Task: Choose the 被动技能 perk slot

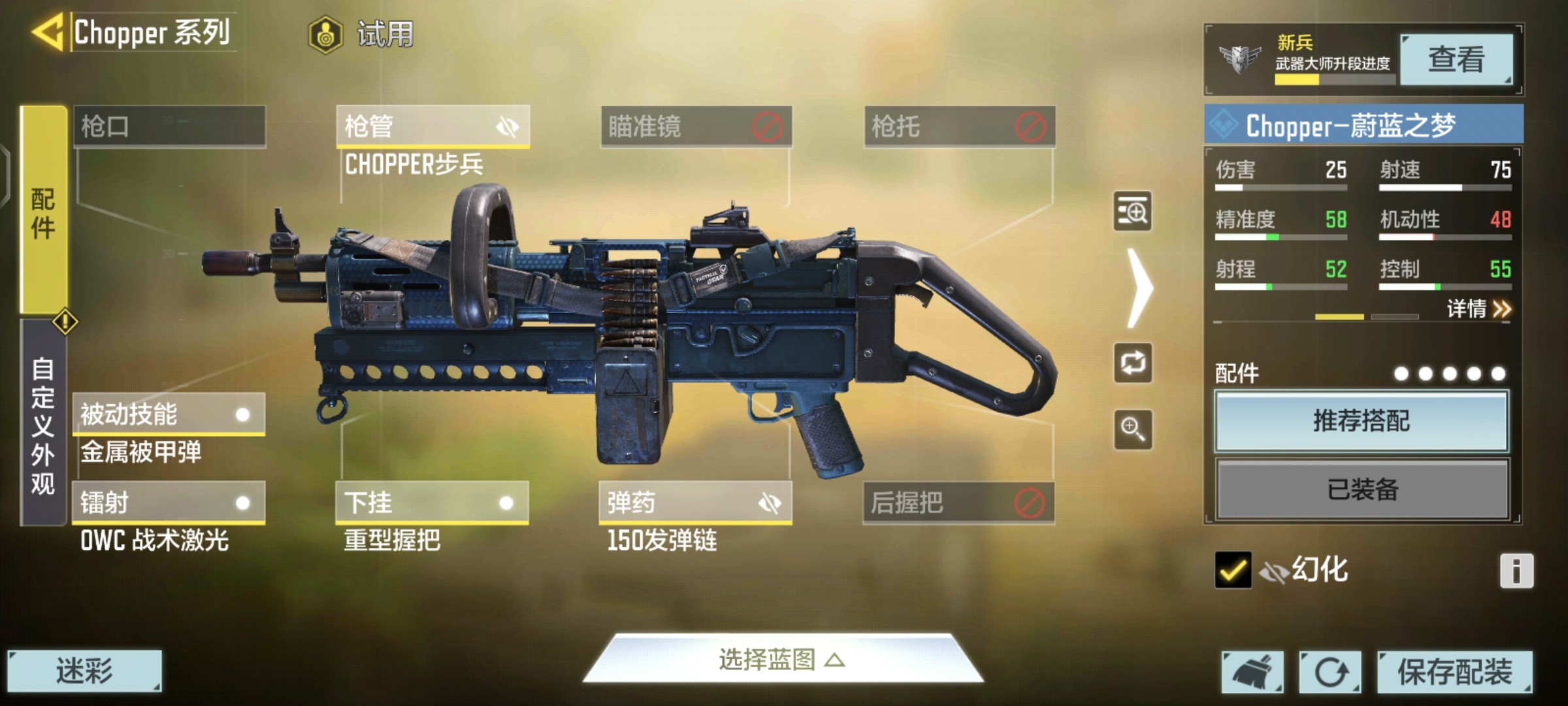Action: coord(168,414)
